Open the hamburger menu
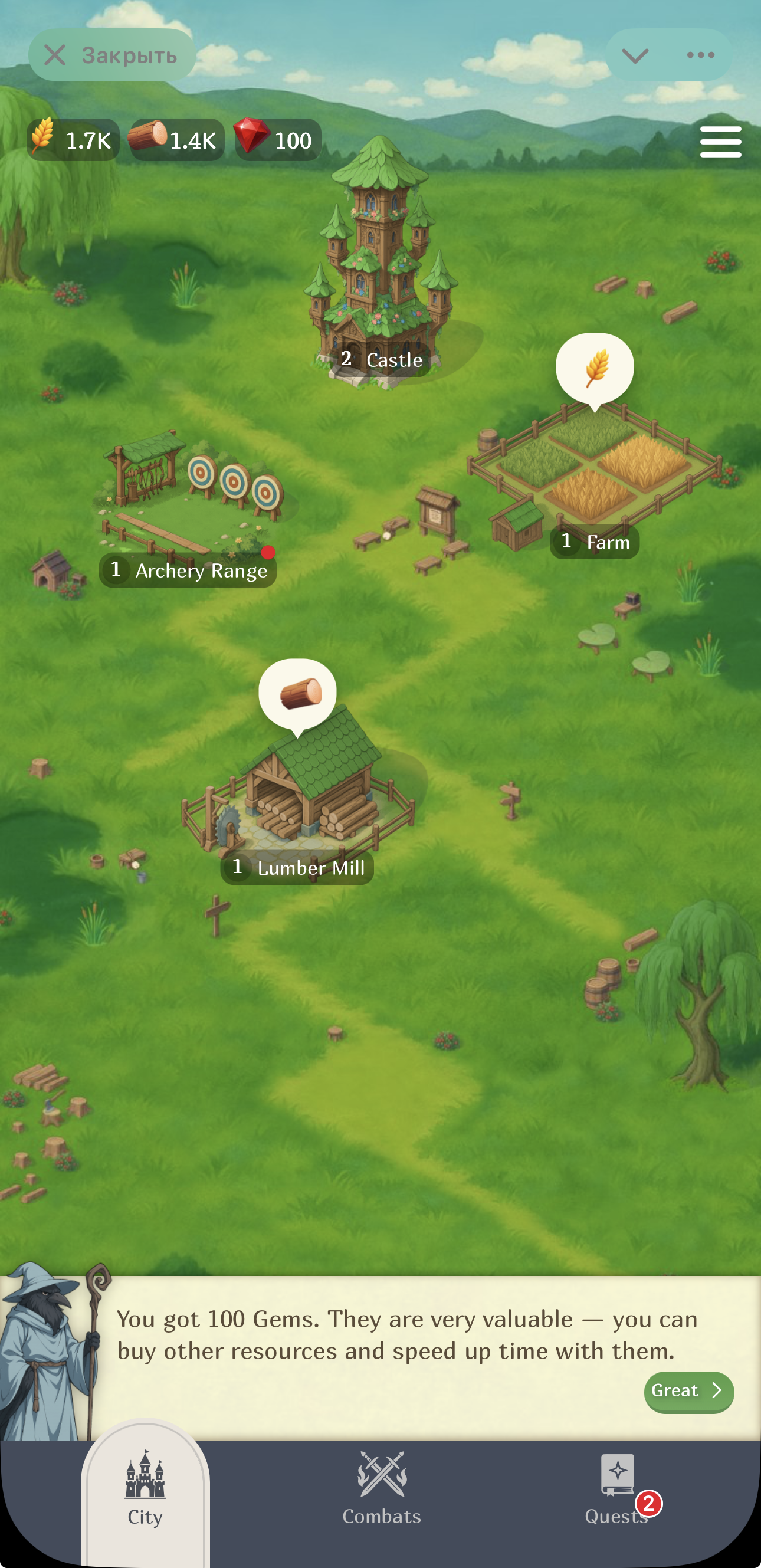Viewport: 761px width, 1568px height. point(720,140)
